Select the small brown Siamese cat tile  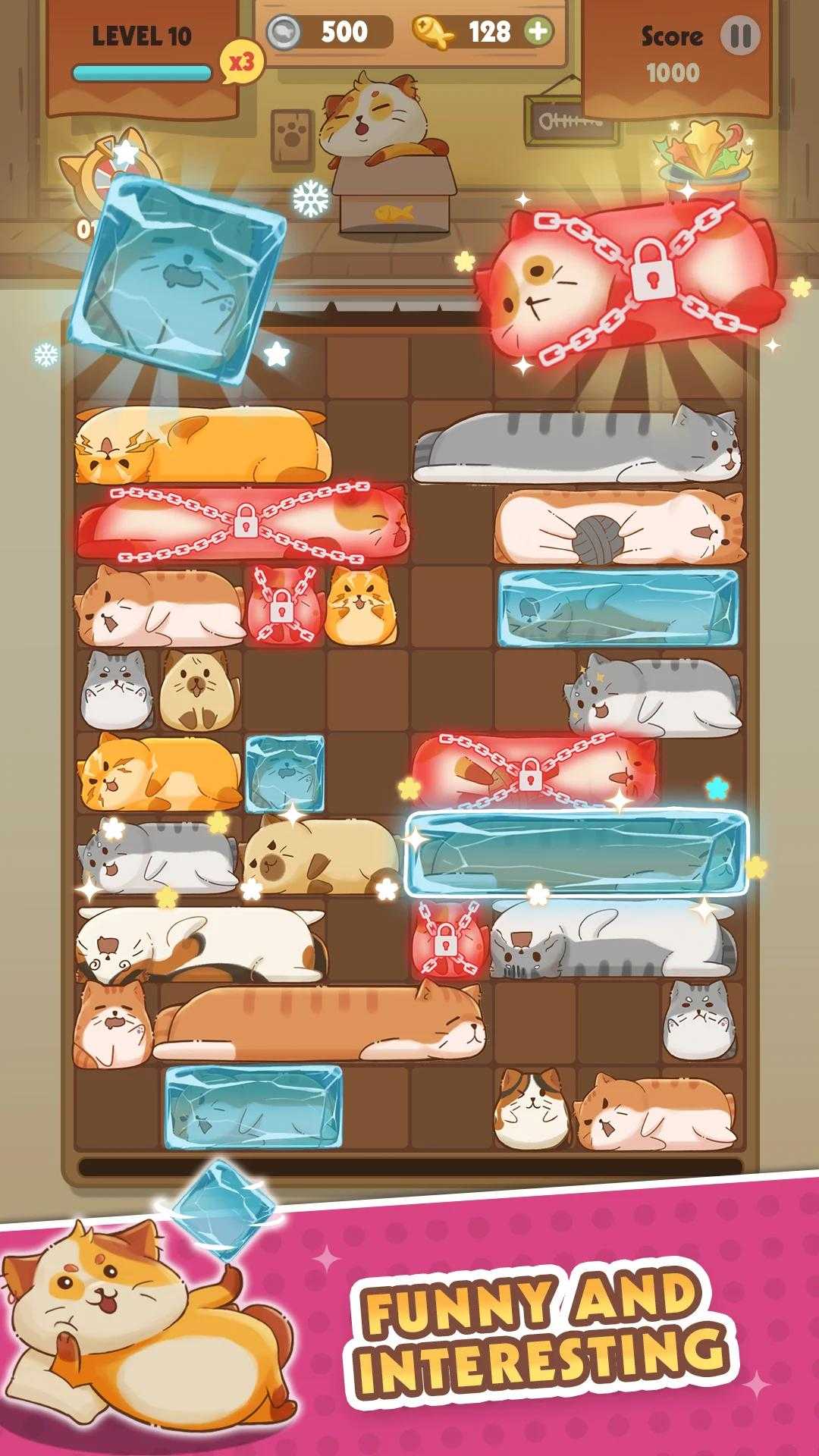click(199, 690)
